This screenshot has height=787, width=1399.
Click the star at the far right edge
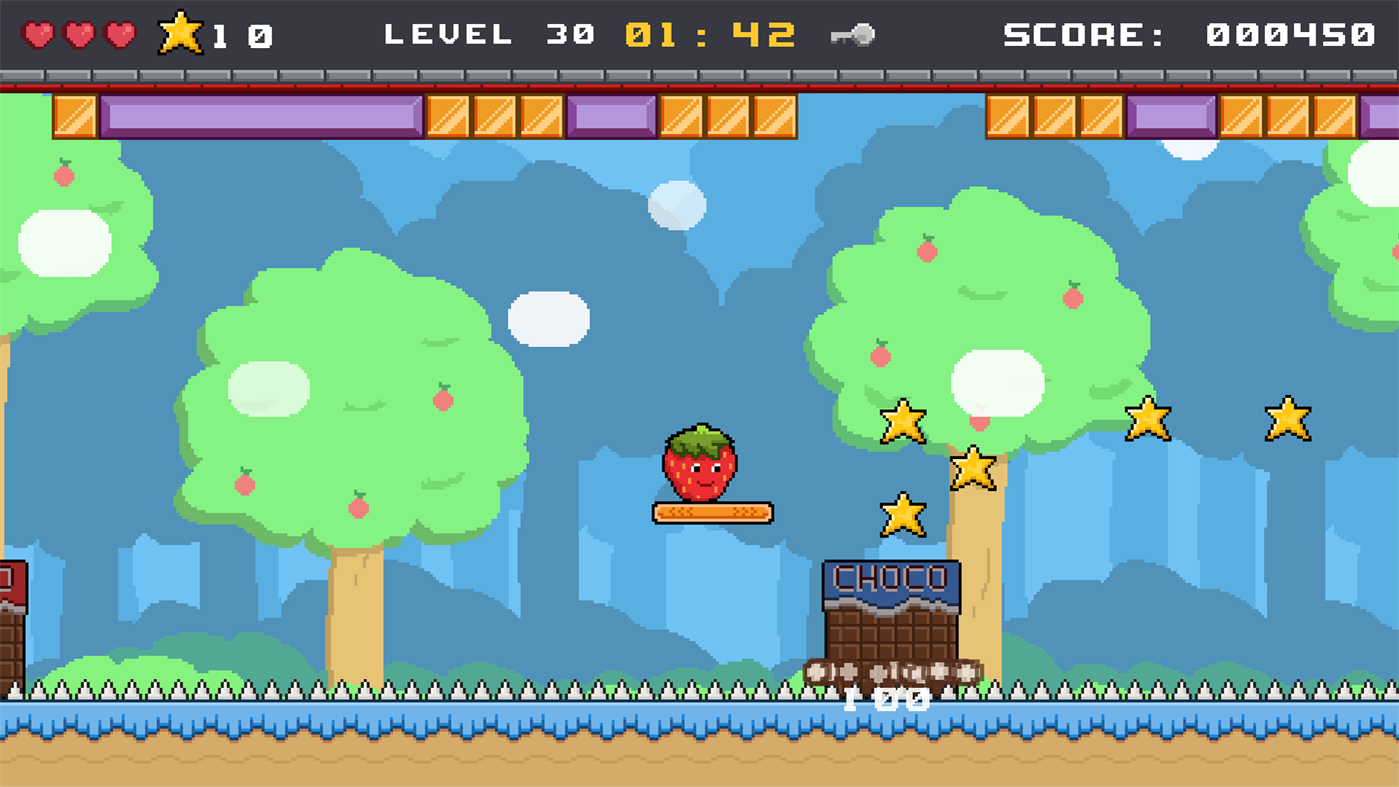tap(1288, 417)
